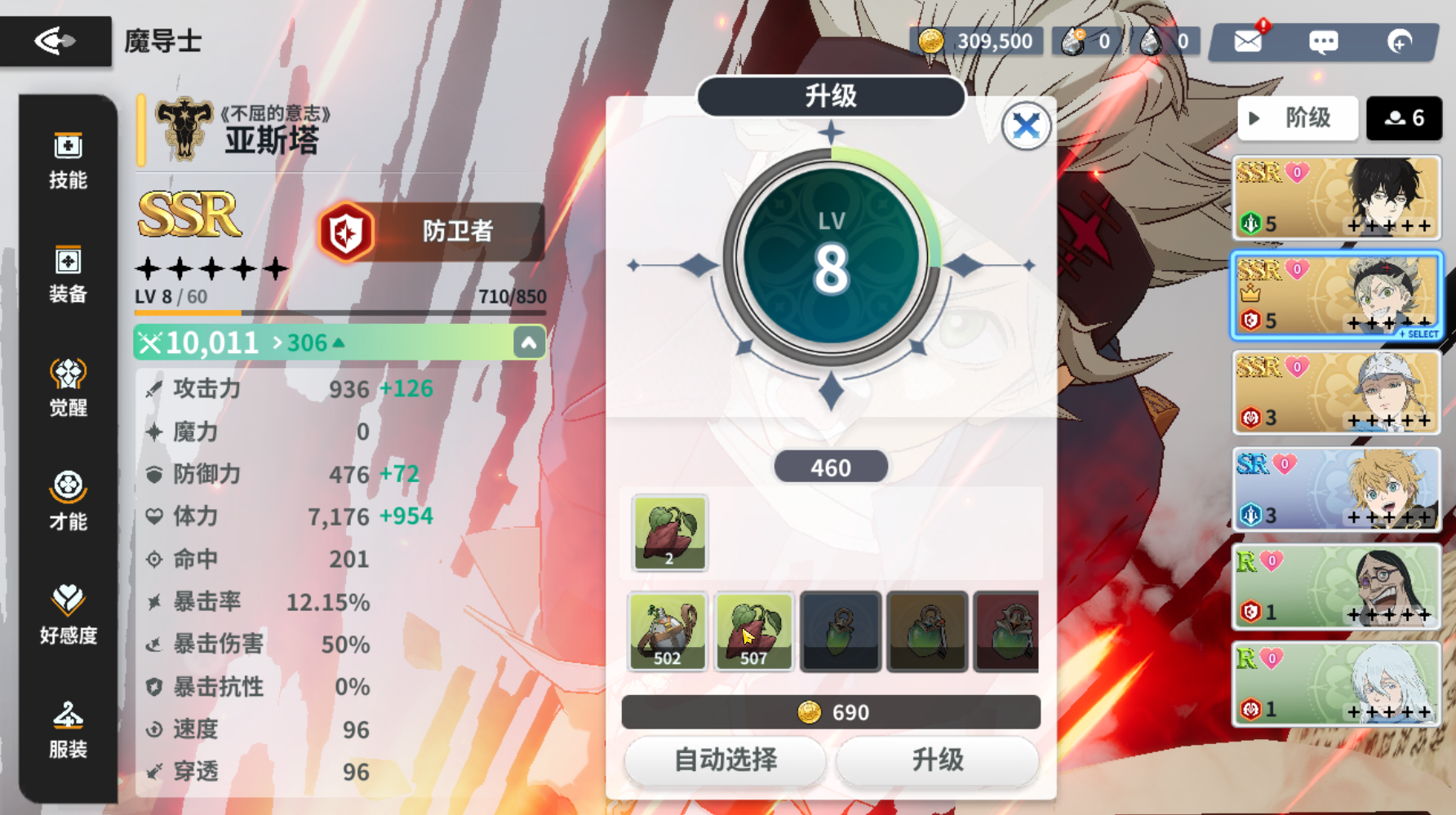Image resolution: width=1456 pixels, height=815 pixels.
Task: Select the material with 507 count
Action: click(x=754, y=632)
